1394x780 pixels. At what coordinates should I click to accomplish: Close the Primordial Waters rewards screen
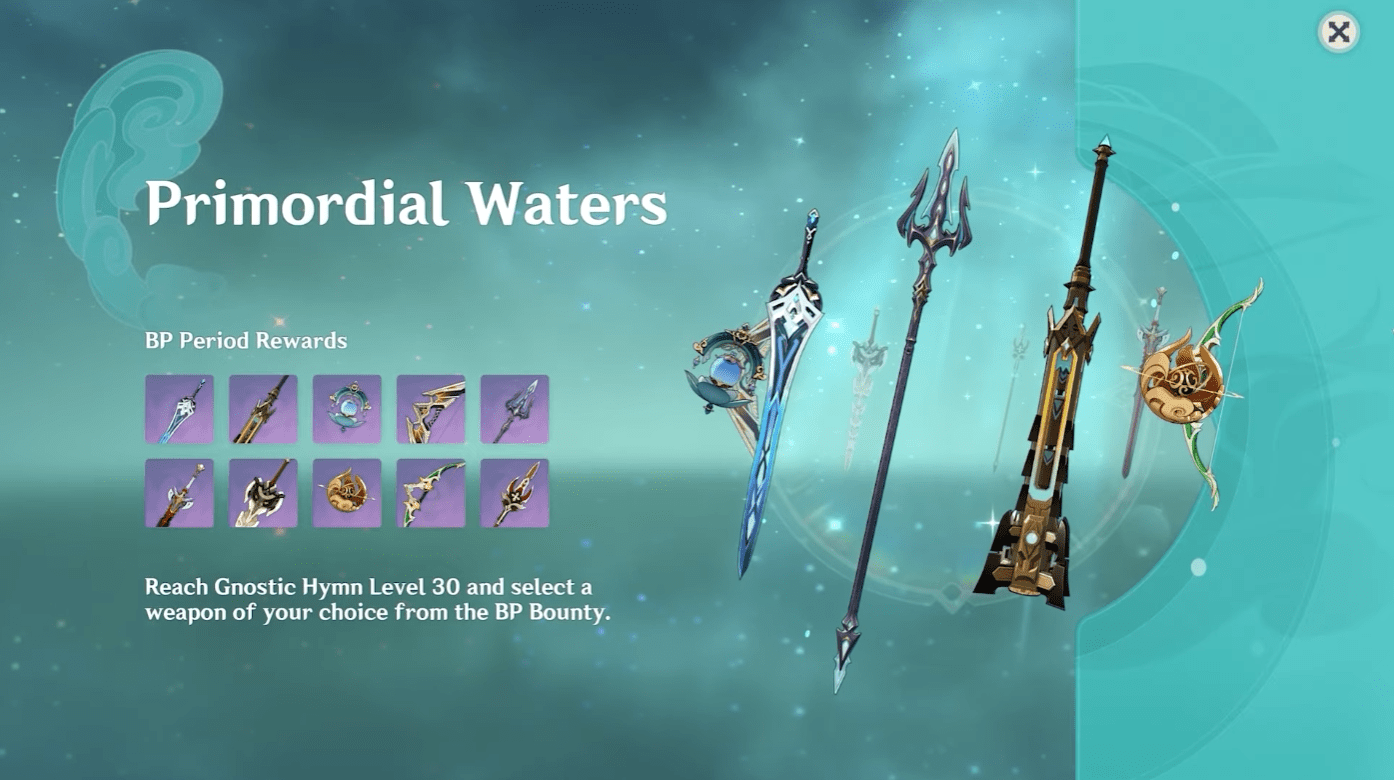click(1338, 33)
